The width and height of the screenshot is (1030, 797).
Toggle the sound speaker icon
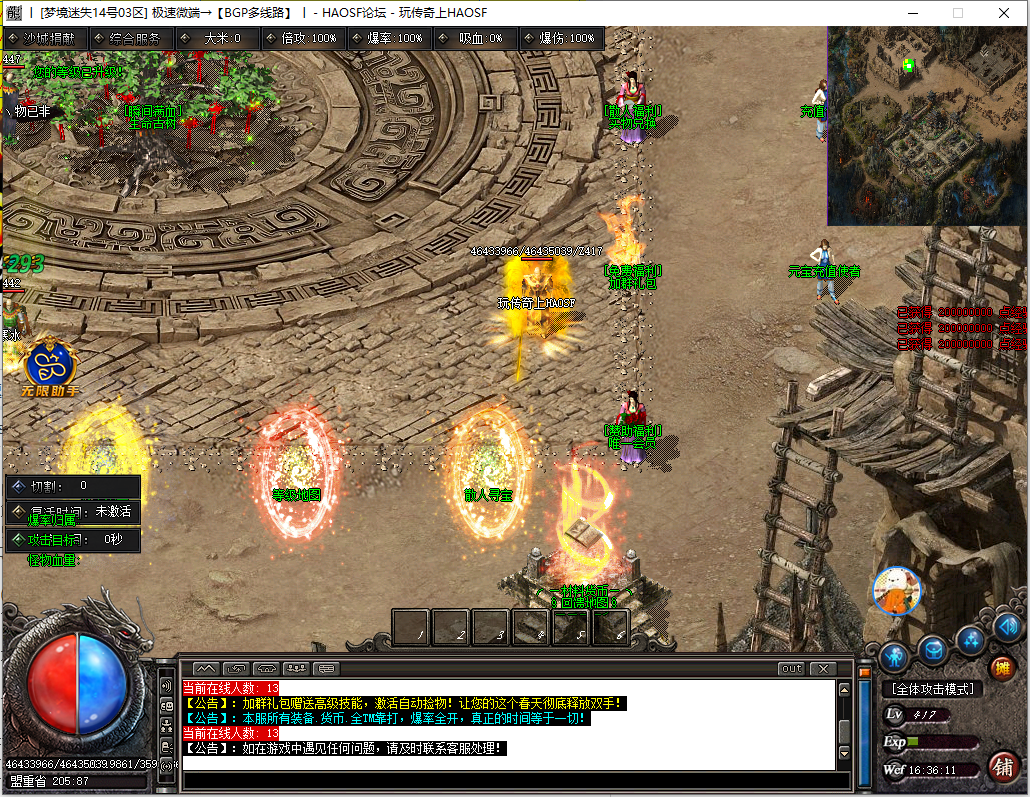[x=1007, y=627]
